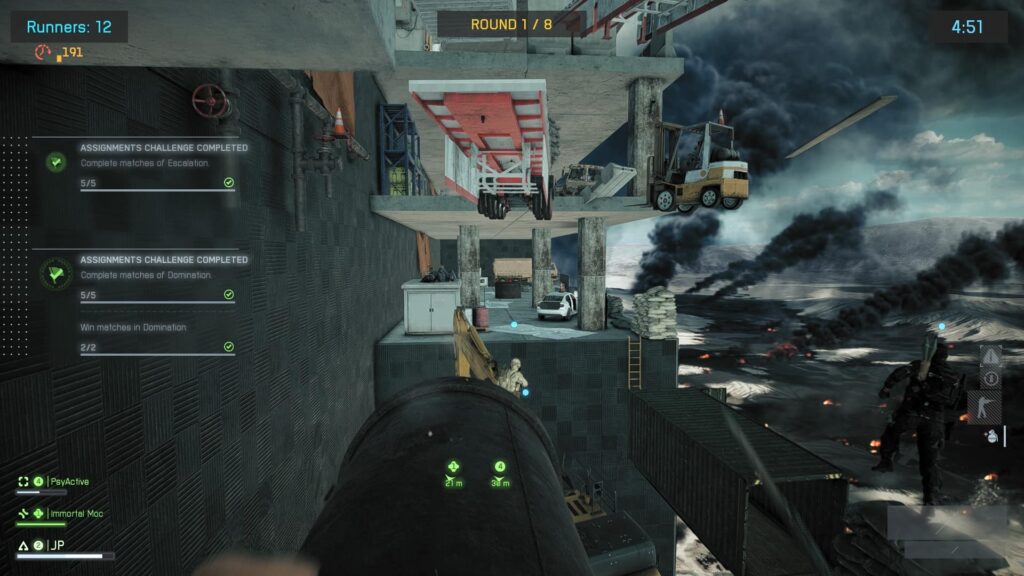
Task: Click the warning triangle gadget icon
Action: click(x=990, y=356)
